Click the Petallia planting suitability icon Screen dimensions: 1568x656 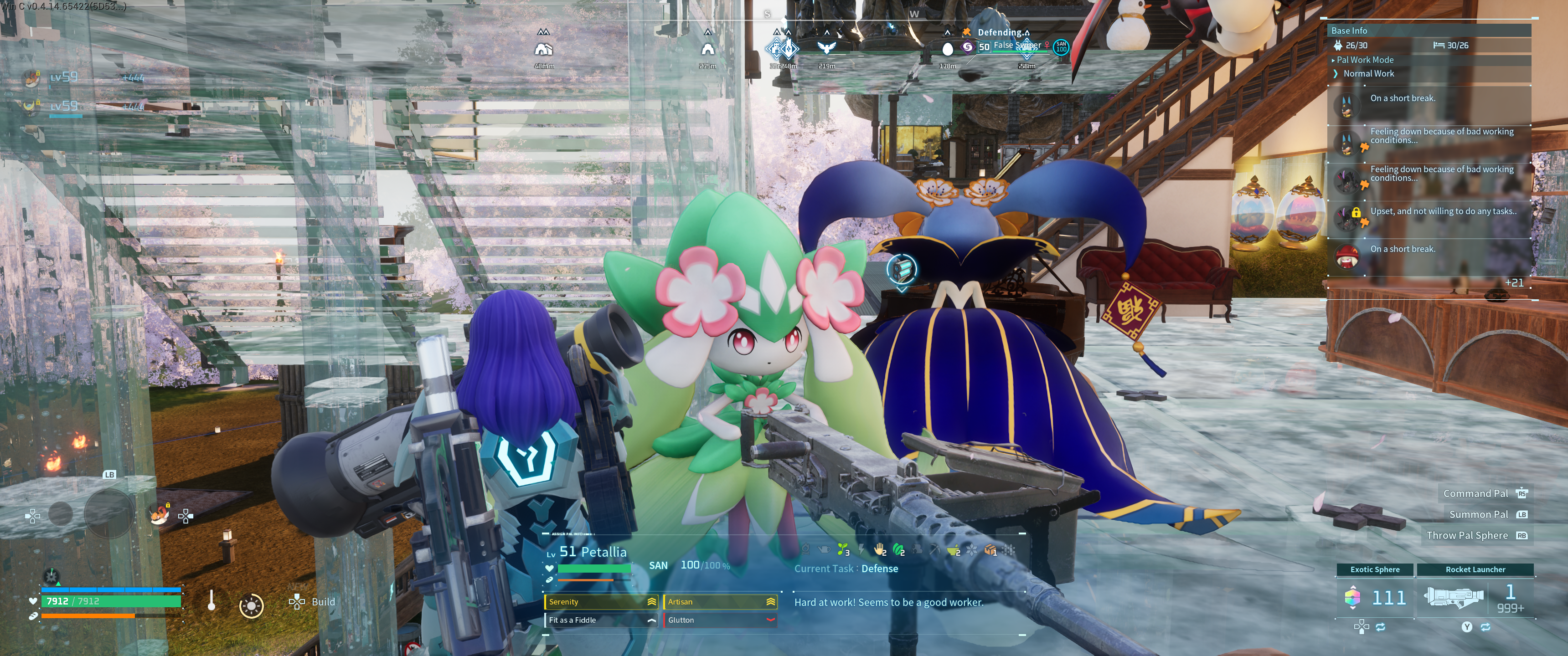click(842, 550)
